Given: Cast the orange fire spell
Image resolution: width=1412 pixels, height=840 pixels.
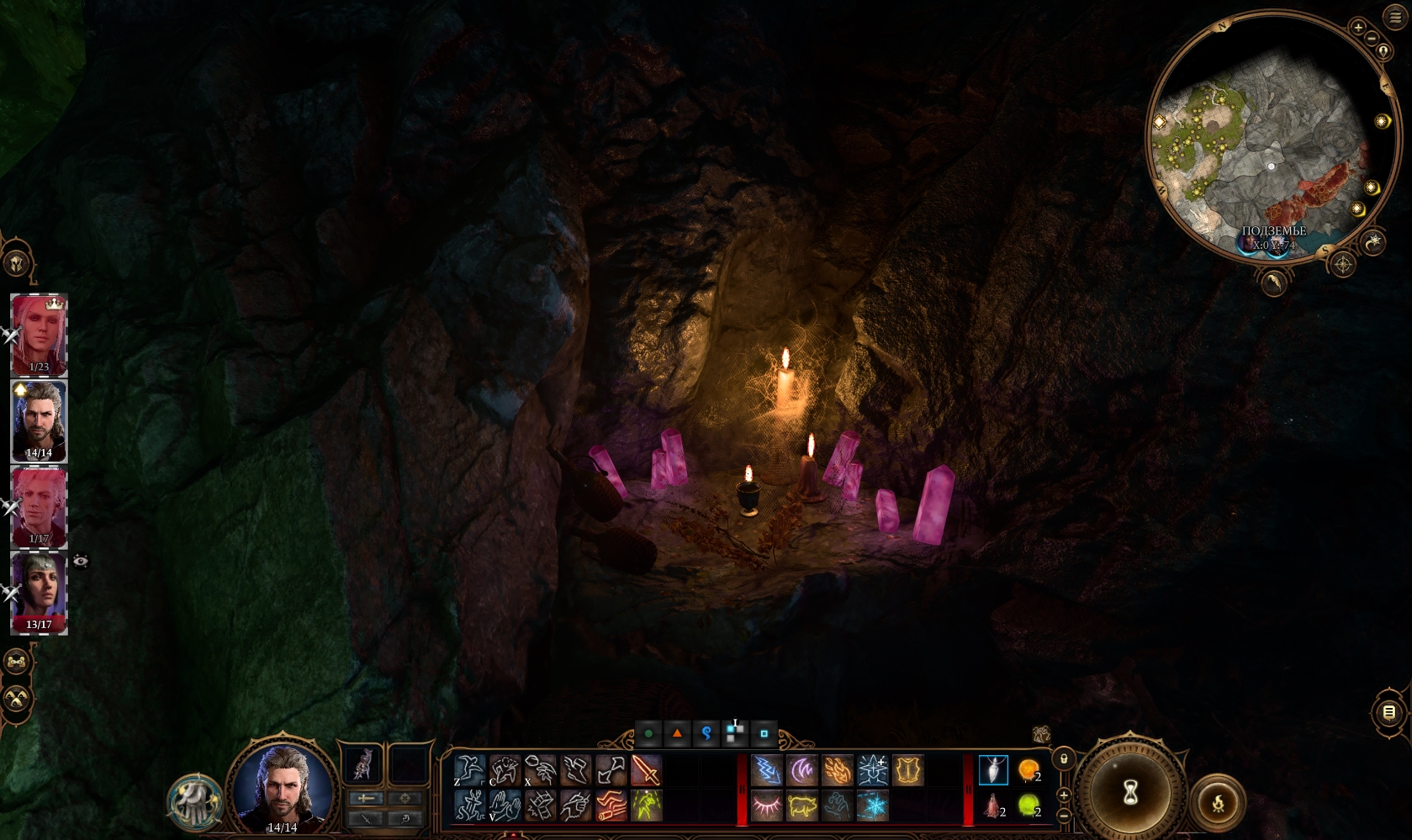Looking at the screenshot, I should (x=837, y=770).
